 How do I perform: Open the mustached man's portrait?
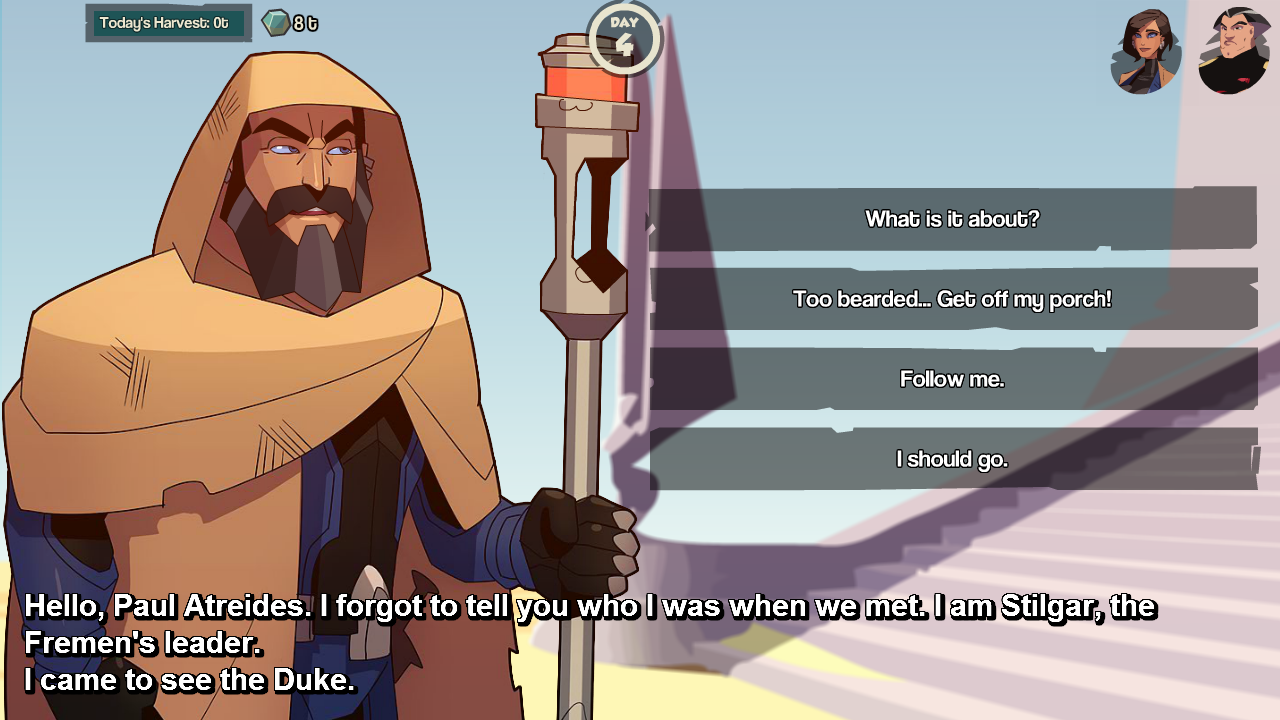(1234, 51)
